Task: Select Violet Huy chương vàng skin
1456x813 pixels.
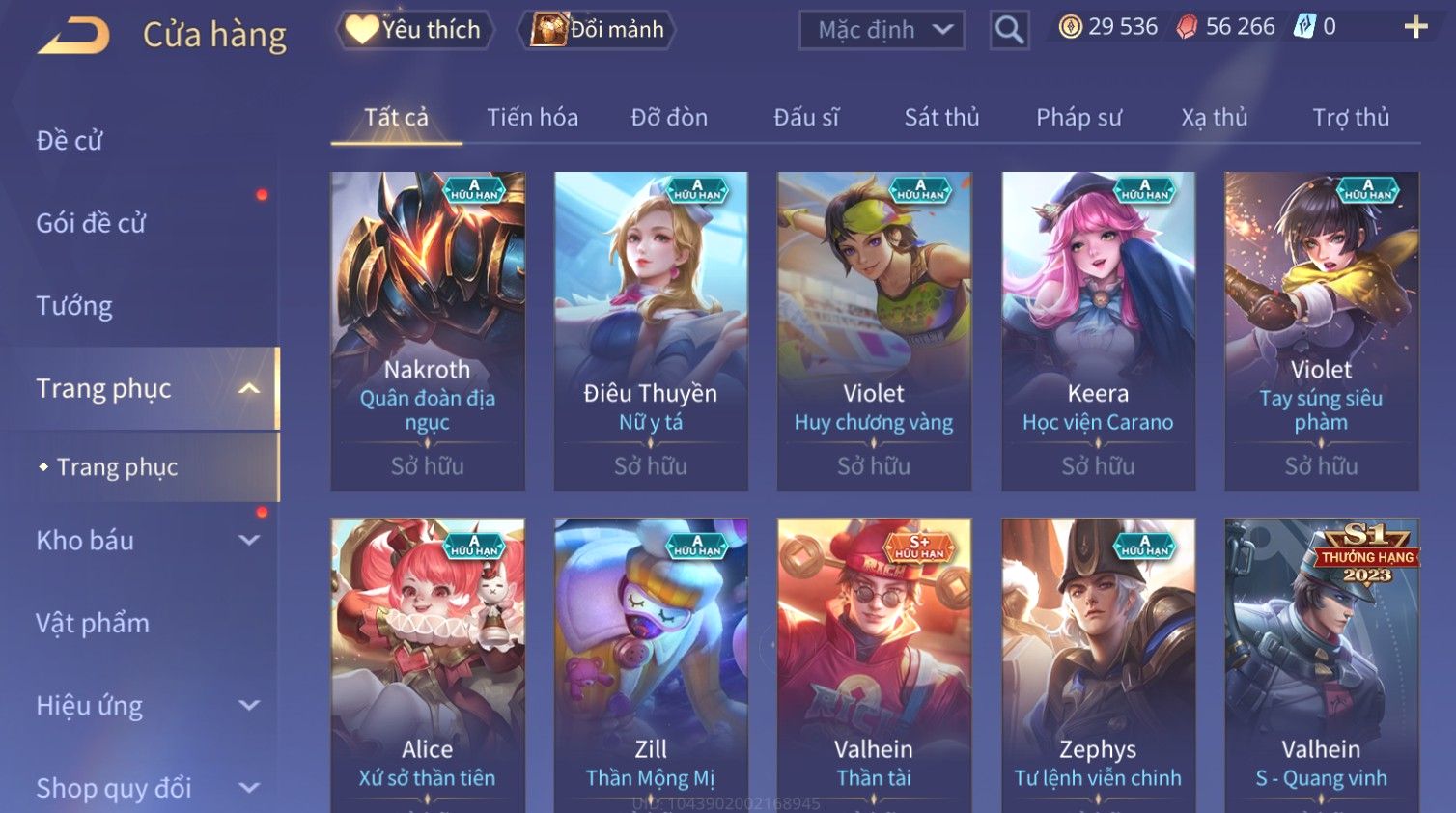Action: tap(874, 330)
